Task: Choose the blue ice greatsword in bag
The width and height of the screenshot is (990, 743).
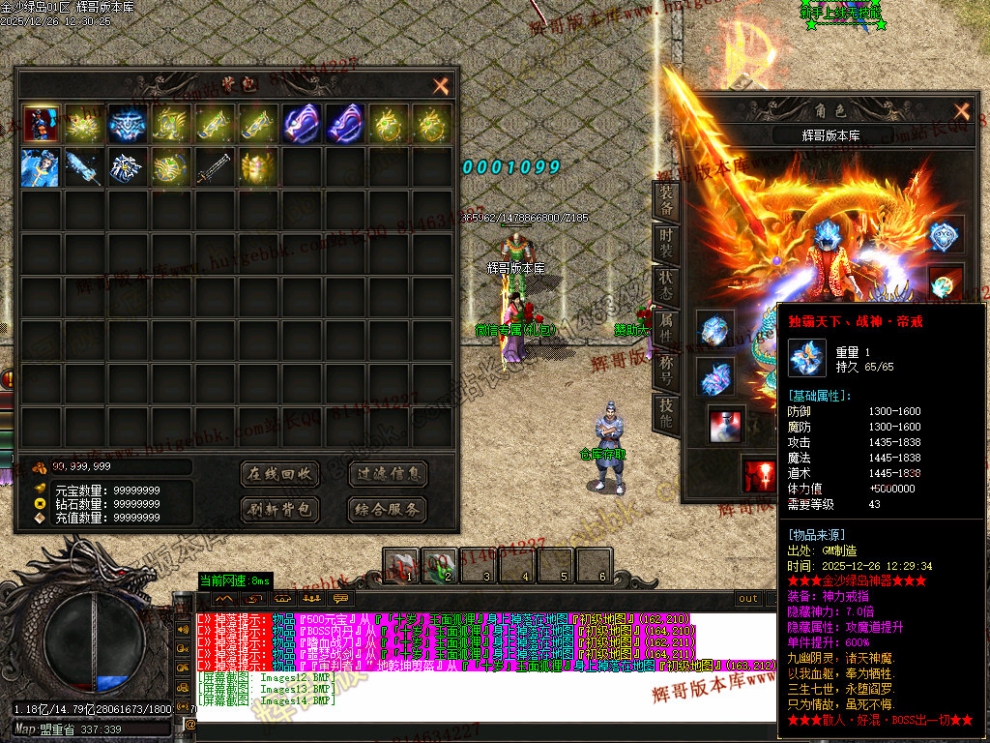Action: [84, 167]
